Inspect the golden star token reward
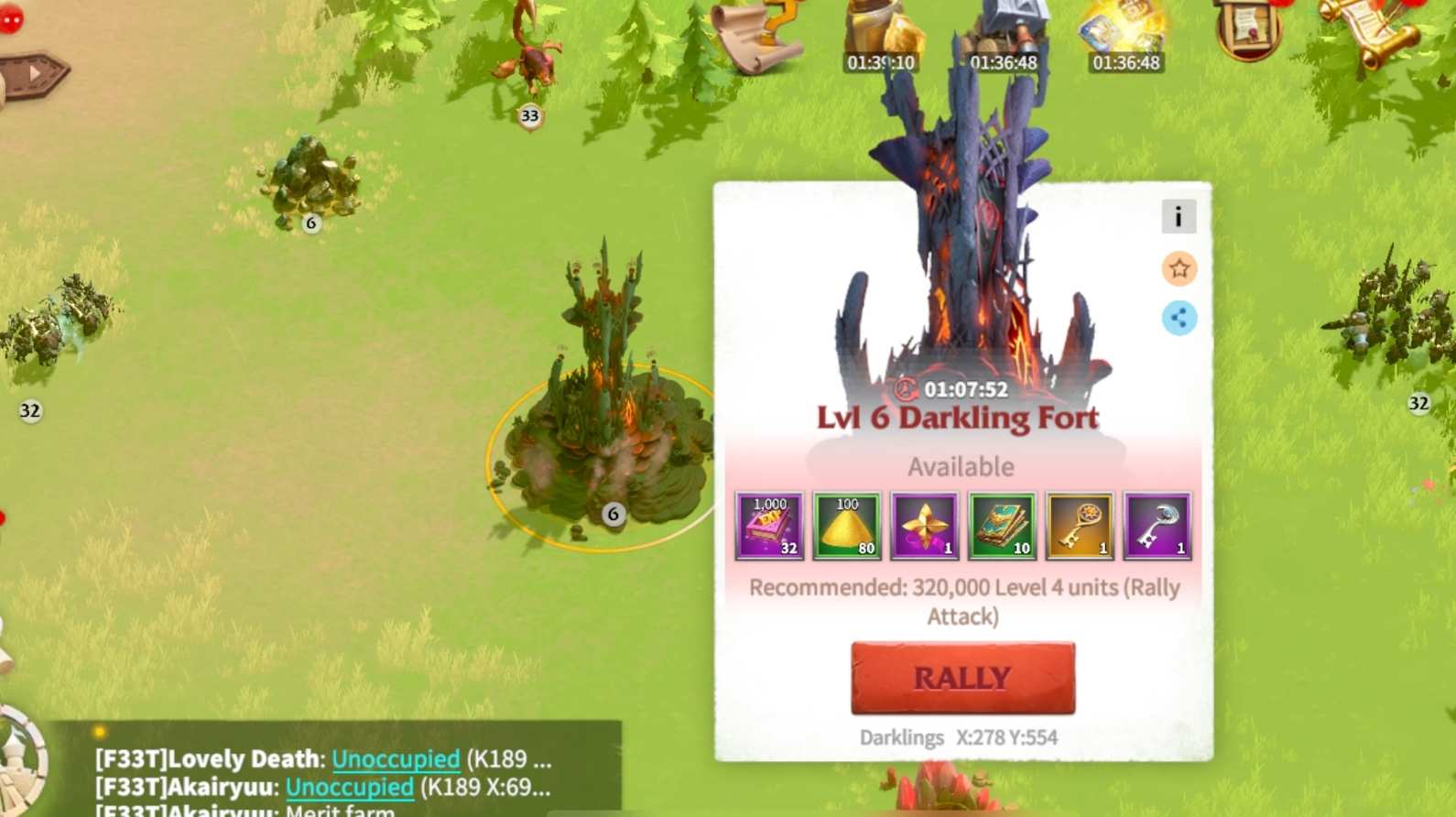The height and width of the screenshot is (817, 1456). (924, 525)
